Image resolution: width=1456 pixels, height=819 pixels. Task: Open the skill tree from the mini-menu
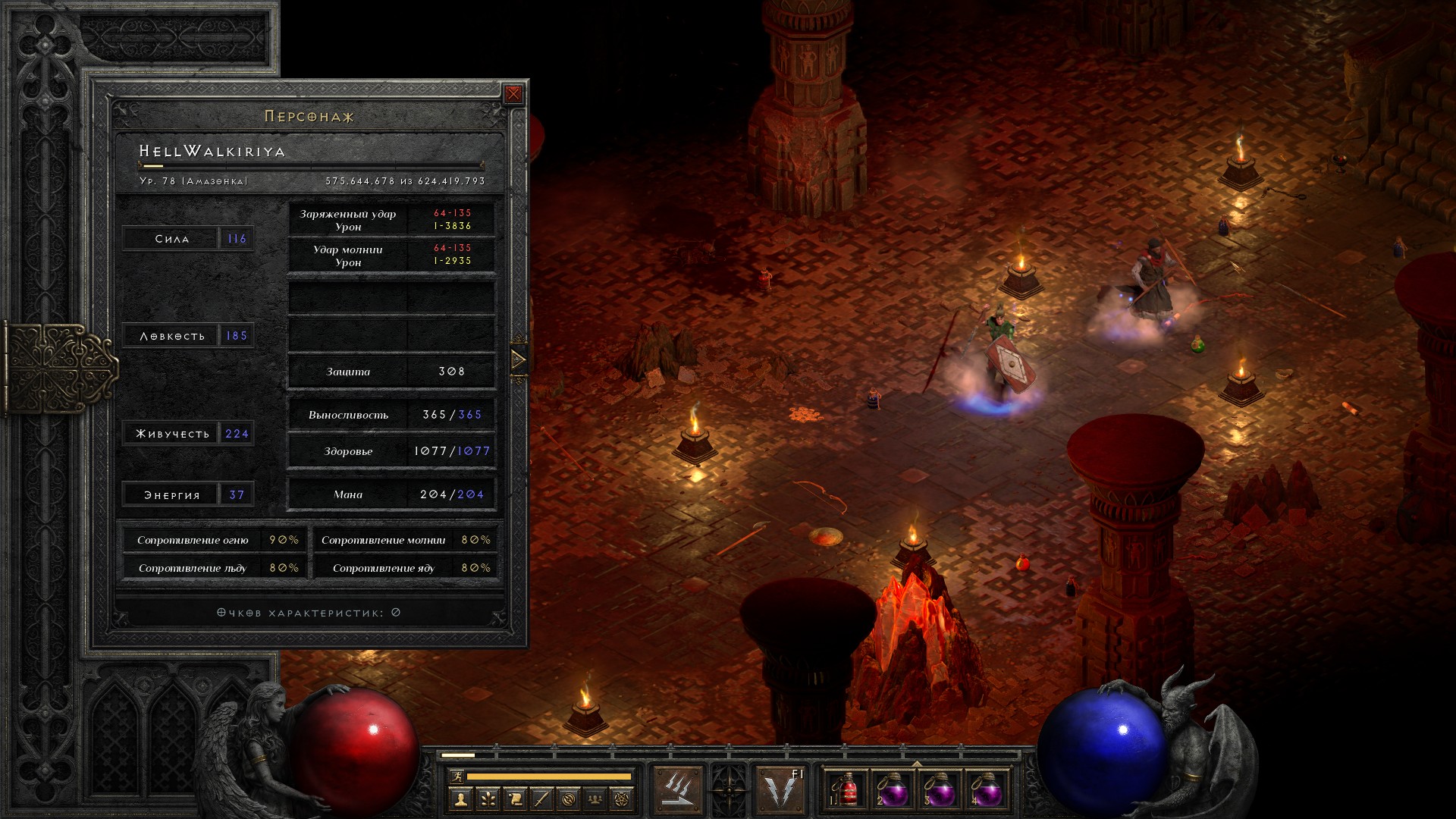pos(488,799)
